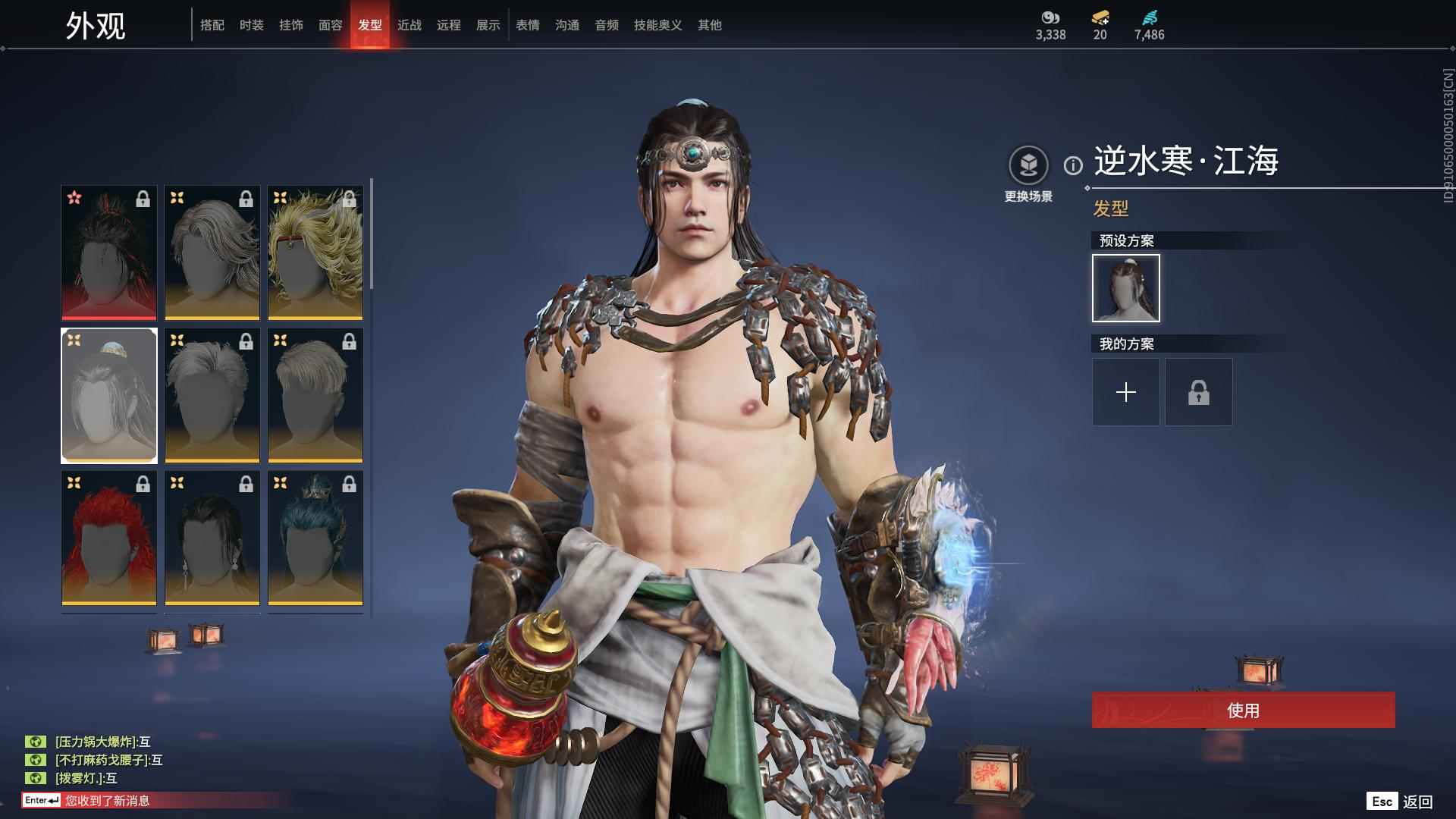This screenshot has height=819, width=1456.
Task: Switch to the 面容 tab
Action: (330, 25)
